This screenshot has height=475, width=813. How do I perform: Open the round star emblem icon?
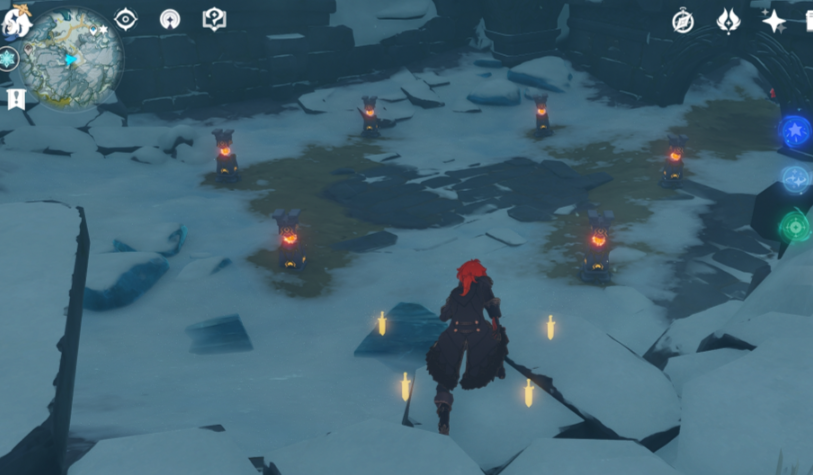(x=170, y=19)
